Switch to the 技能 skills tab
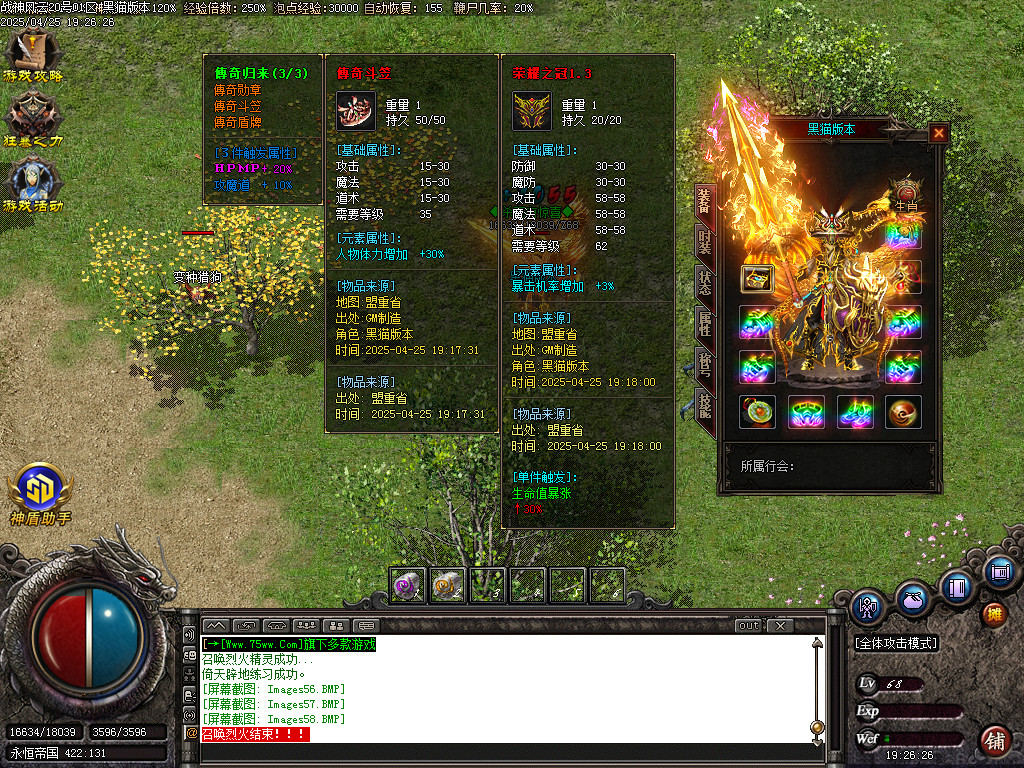The height and width of the screenshot is (768, 1024). point(705,406)
